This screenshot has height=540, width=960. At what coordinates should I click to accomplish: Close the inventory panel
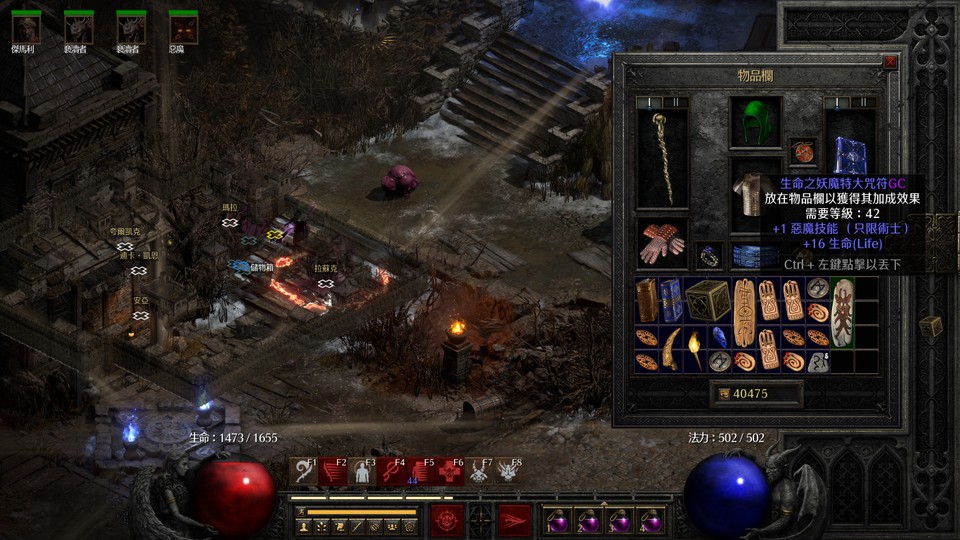click(890, 62)
